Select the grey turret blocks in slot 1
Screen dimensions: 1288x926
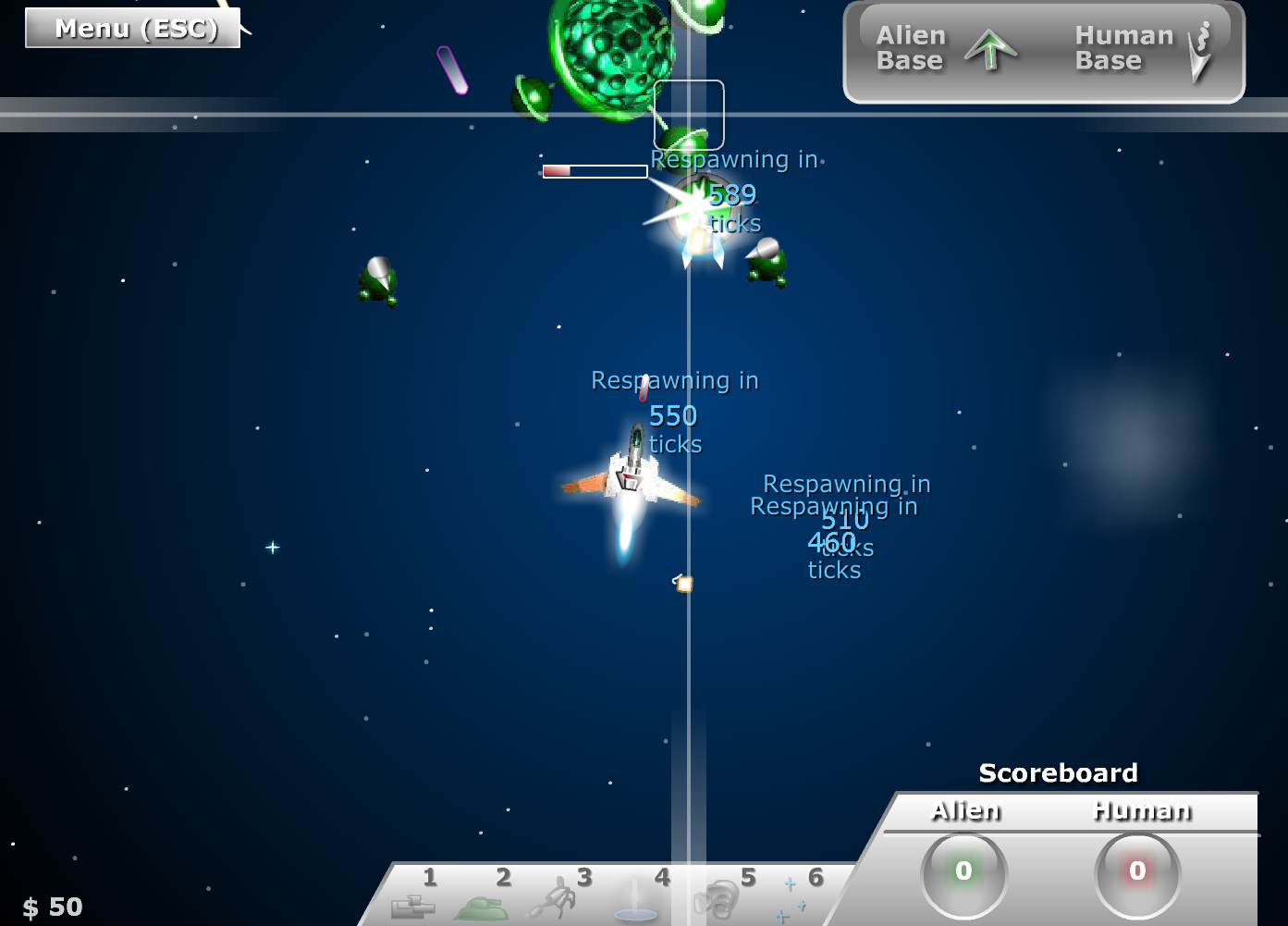412,905
